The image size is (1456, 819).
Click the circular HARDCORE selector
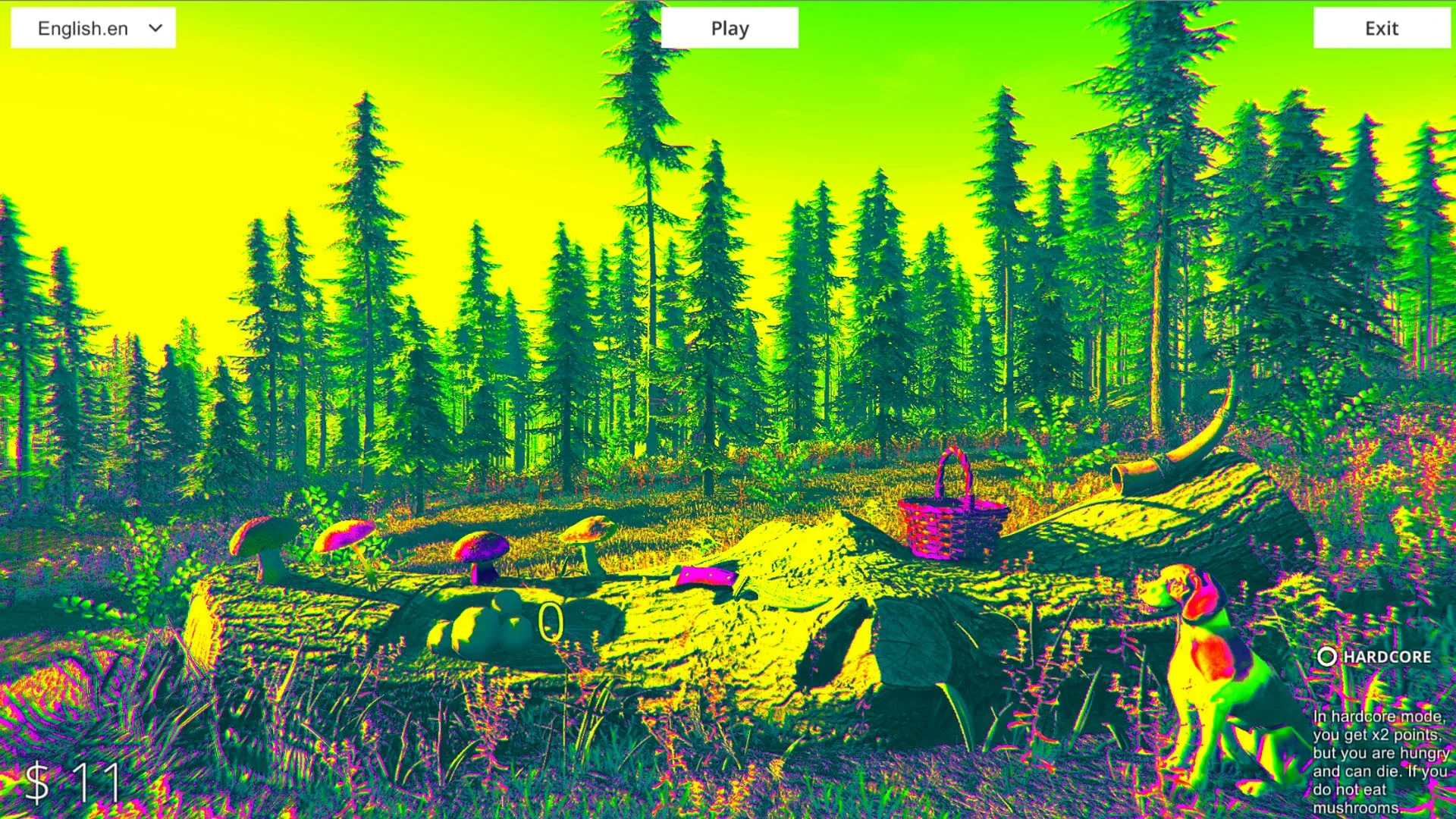point(1326,657)
